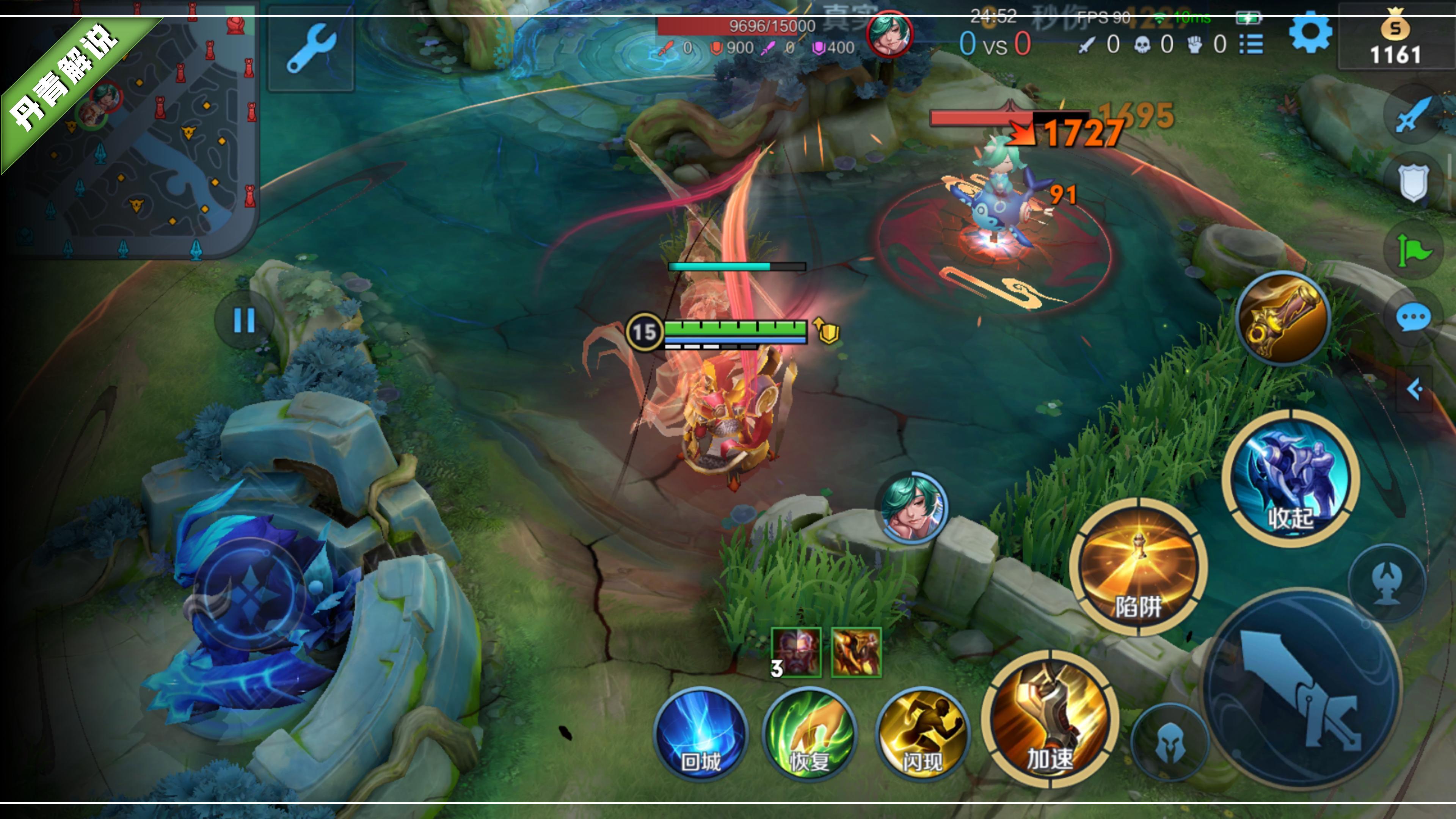The width and height of the screenshot is (1456, 819).
Task: Use the 恢复 restore spell
Action: pyautogui.click(x=810, y=735)
